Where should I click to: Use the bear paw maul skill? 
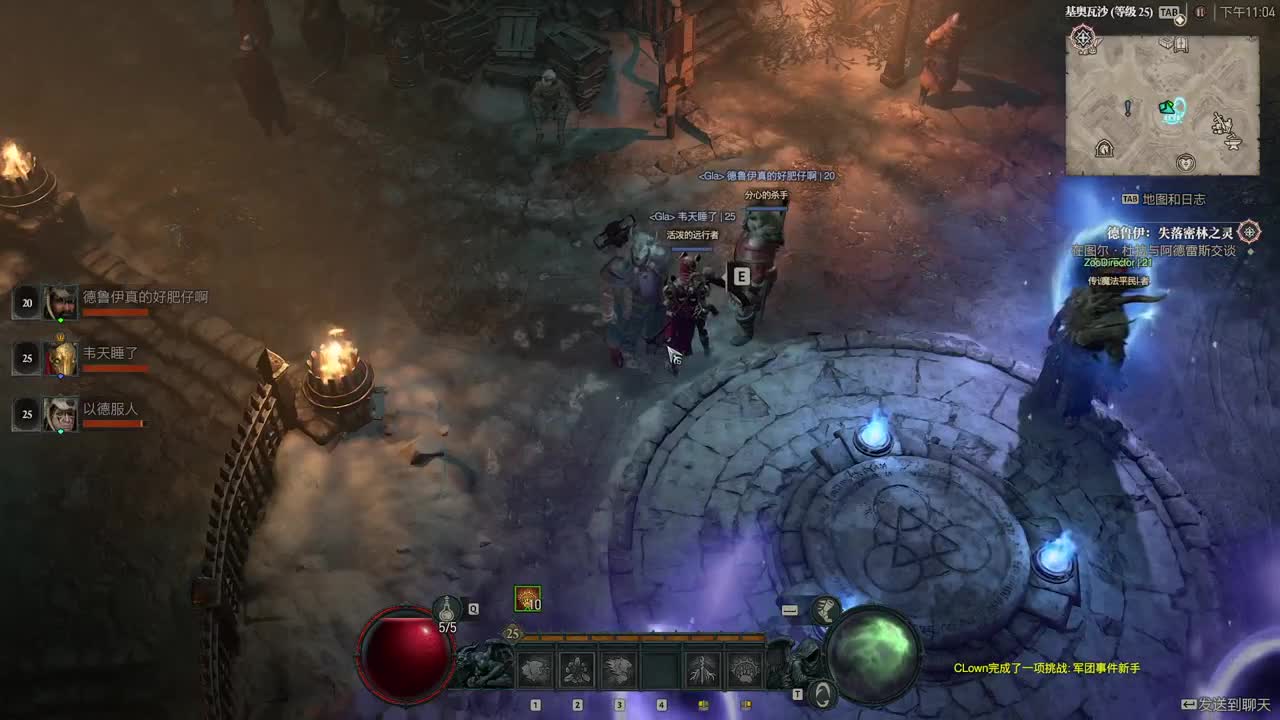(x=745, y=669)
